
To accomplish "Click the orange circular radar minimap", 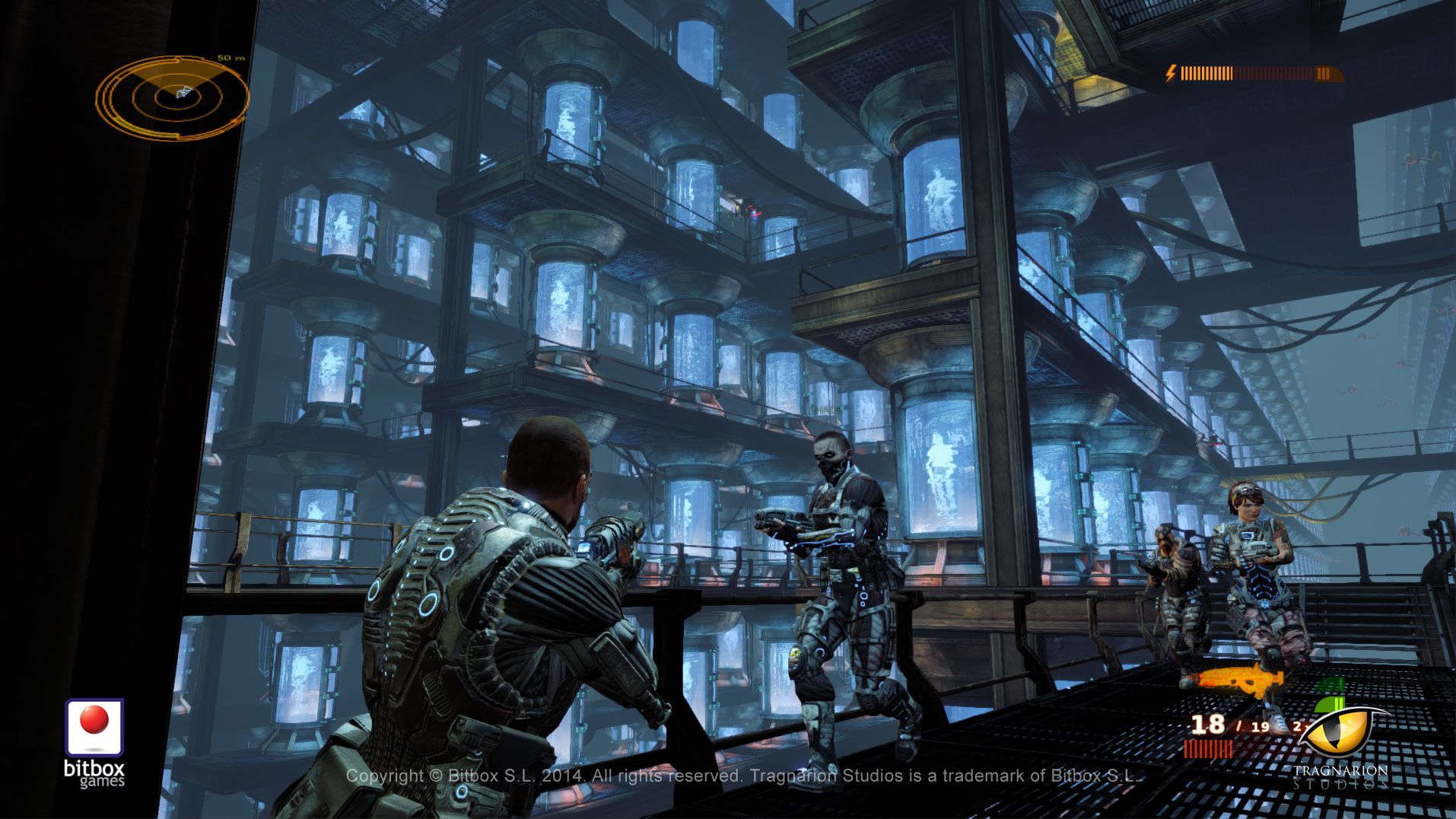I will (173, 97).
